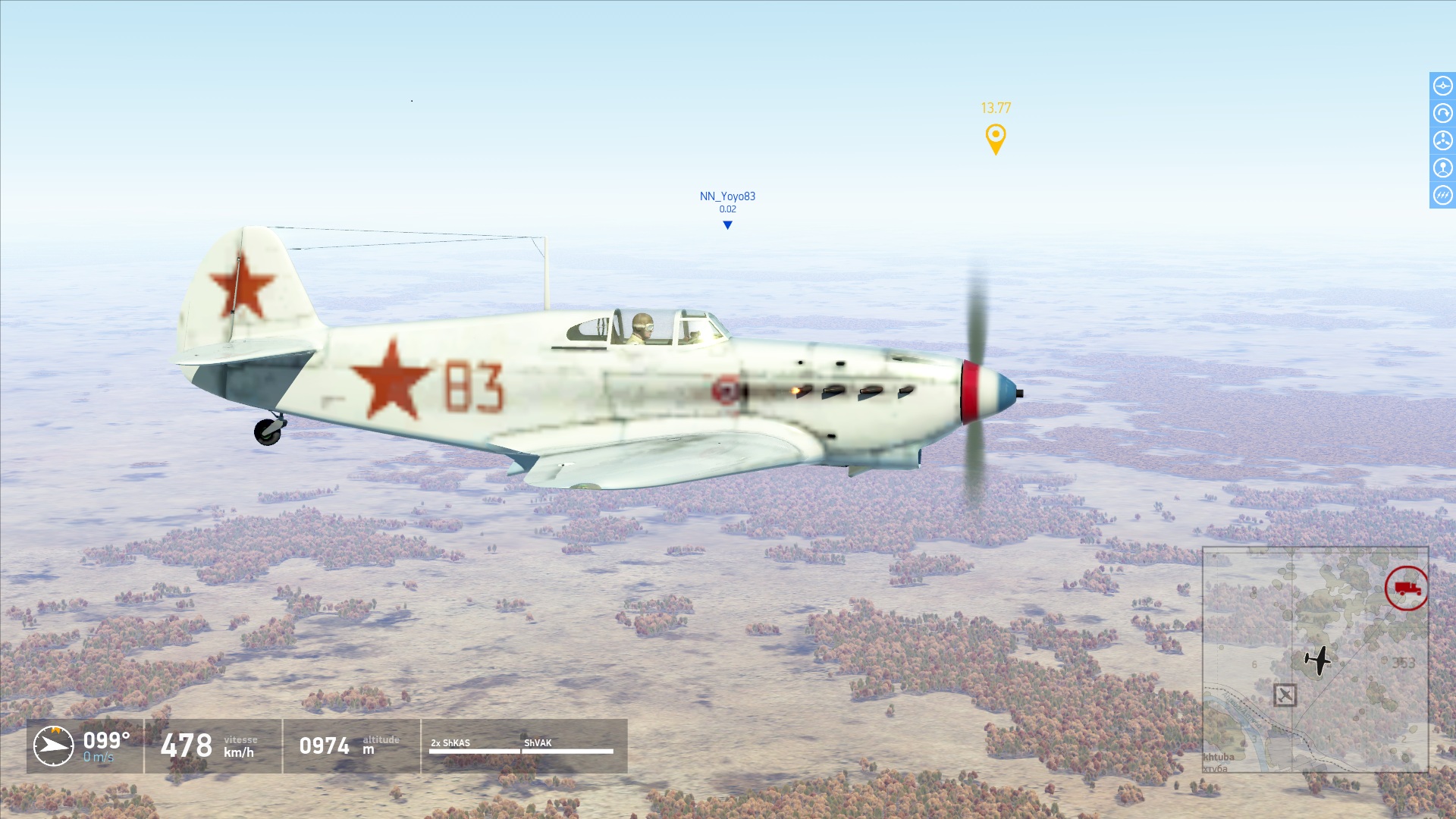Select the NN_Yoyo83 player name marker
The width and height of the screenshot is (1456, 819).
(x=727, y=196)
